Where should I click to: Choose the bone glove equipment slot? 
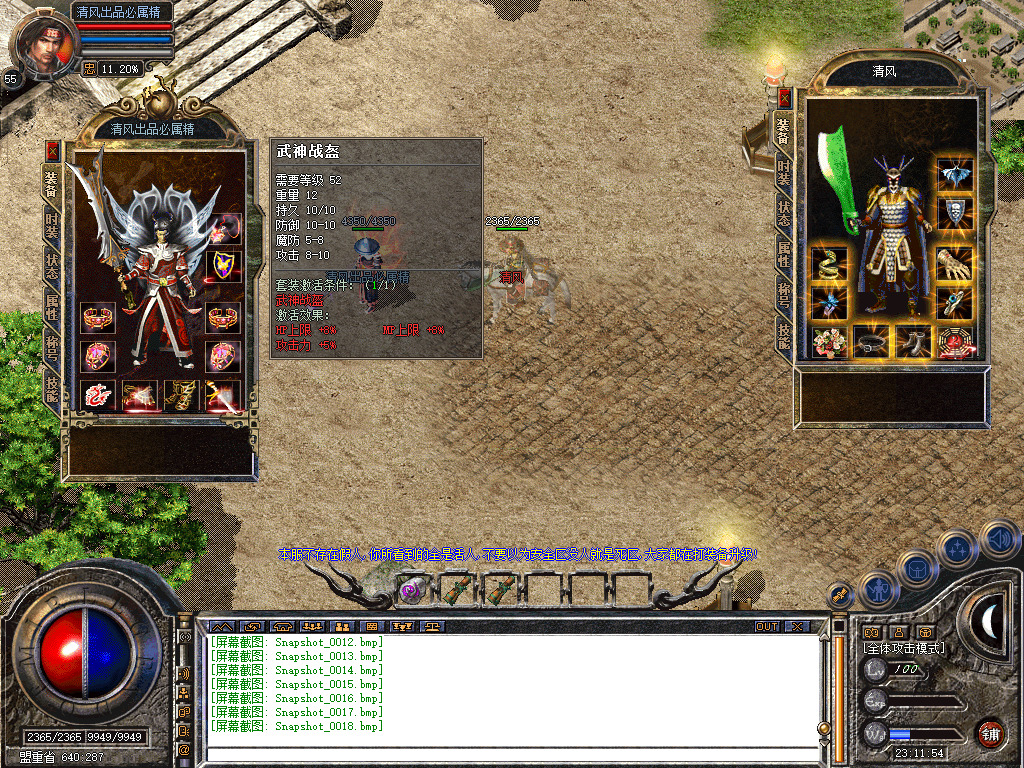954,263
